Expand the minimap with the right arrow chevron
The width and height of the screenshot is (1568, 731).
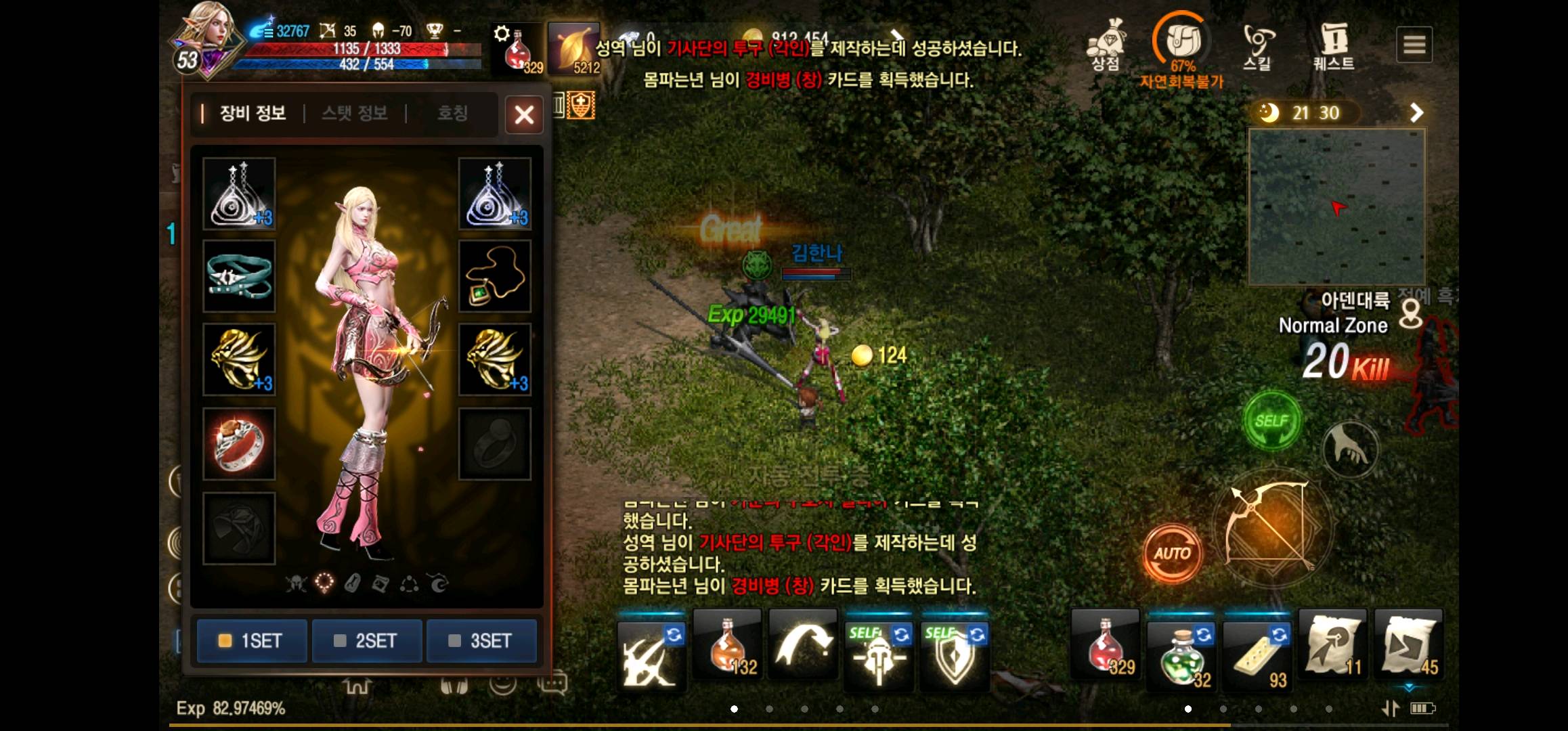pos(1417,112)
